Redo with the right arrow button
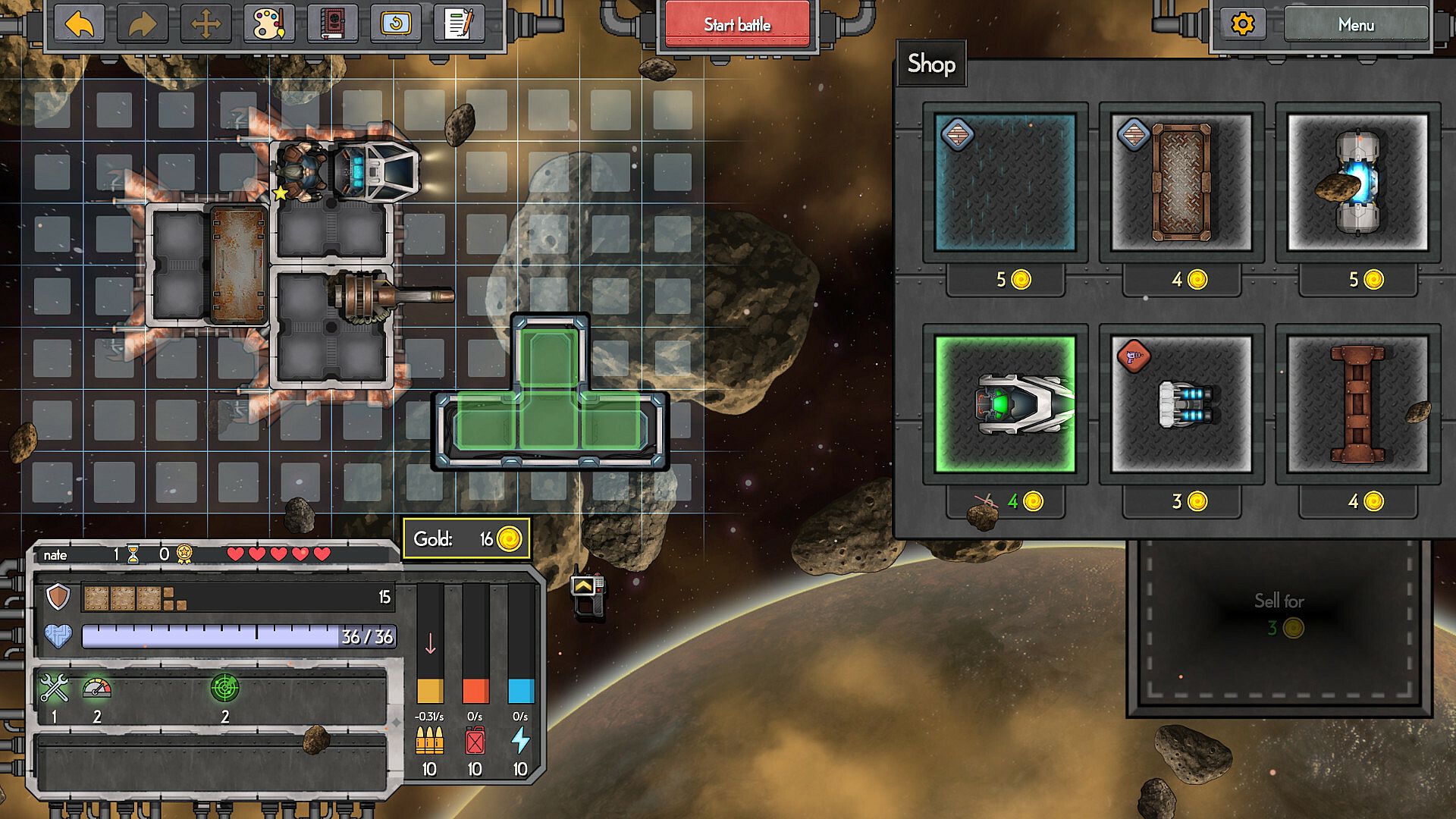This screenshot has height=819, width=1456. pyautogui.click(x=143, y=25)
